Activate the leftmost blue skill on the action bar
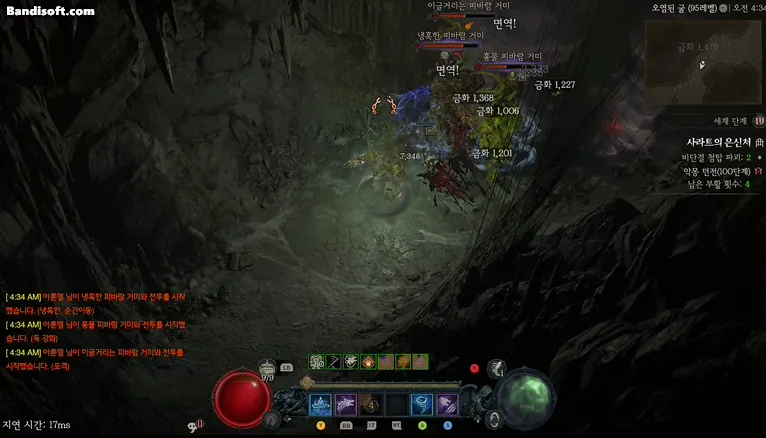The height and width of the screenshot is (438, 766). tap(321, 404)
